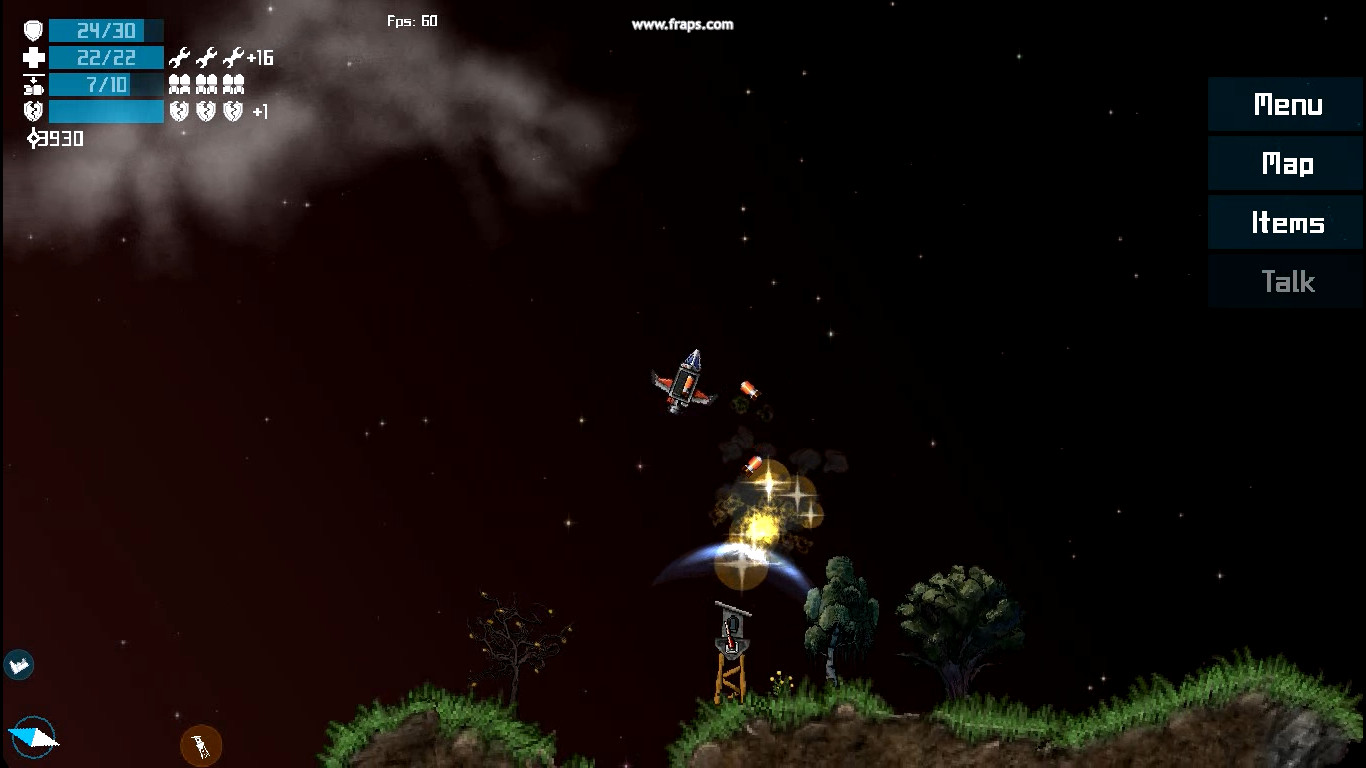Viewport: 1366px width, 768px height.
Task: Click the shield bar showing 24/30
Action: pyautogui.click(x=105, y=29)
